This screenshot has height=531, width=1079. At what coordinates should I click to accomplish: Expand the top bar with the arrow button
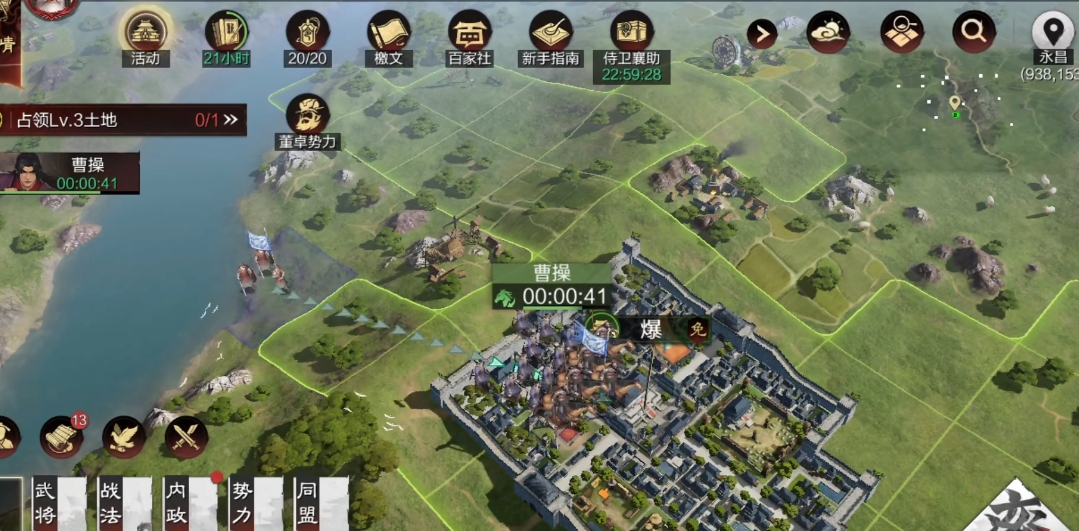(762, 35)
